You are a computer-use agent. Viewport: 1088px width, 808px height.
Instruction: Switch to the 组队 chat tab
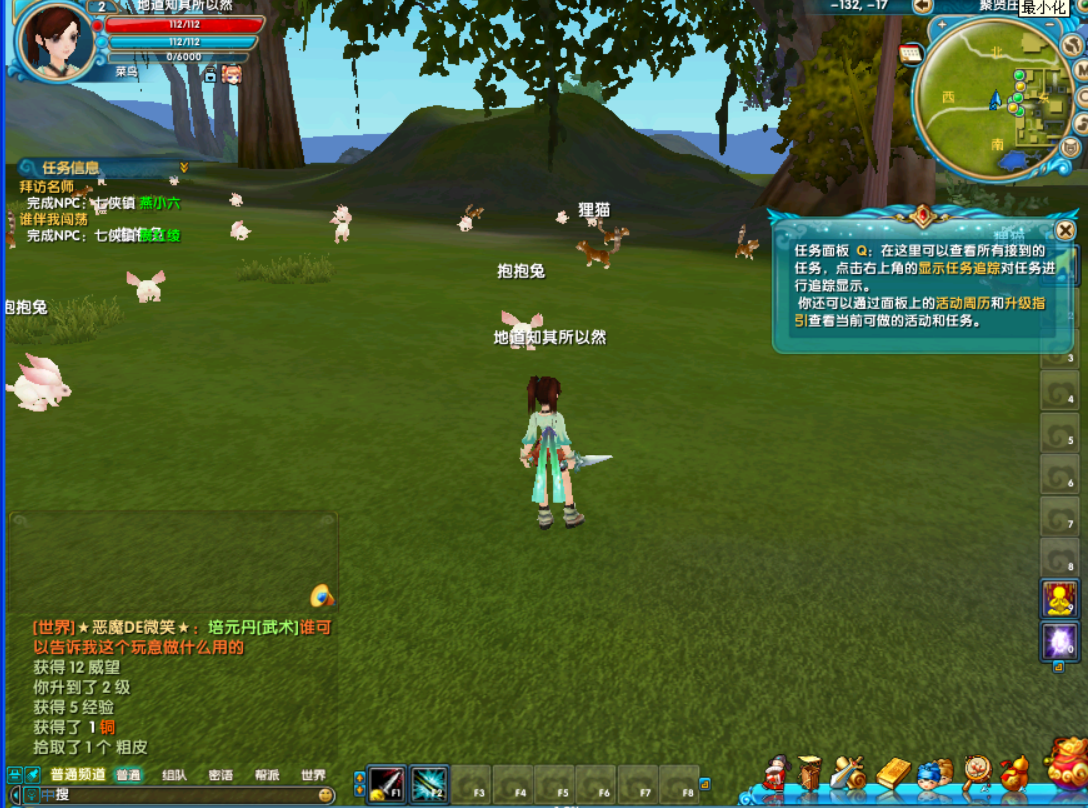(x=174, y=775)
